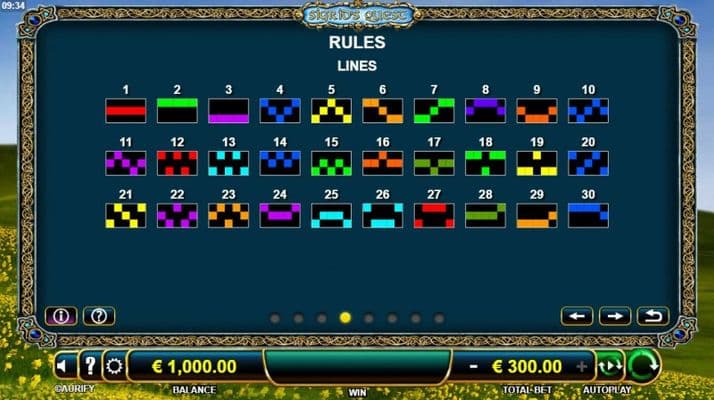Open help from the bottom bar question mark
714x400 pixels.
pyautogui.click(x=90, y=366)
